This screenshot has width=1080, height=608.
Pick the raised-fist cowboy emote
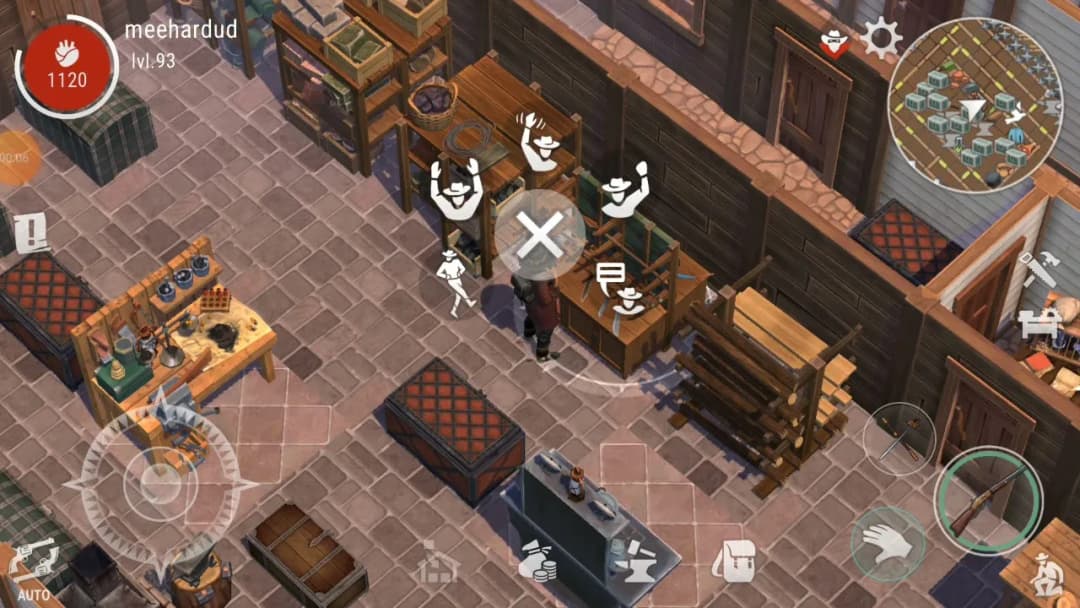(x=624, y=189)
